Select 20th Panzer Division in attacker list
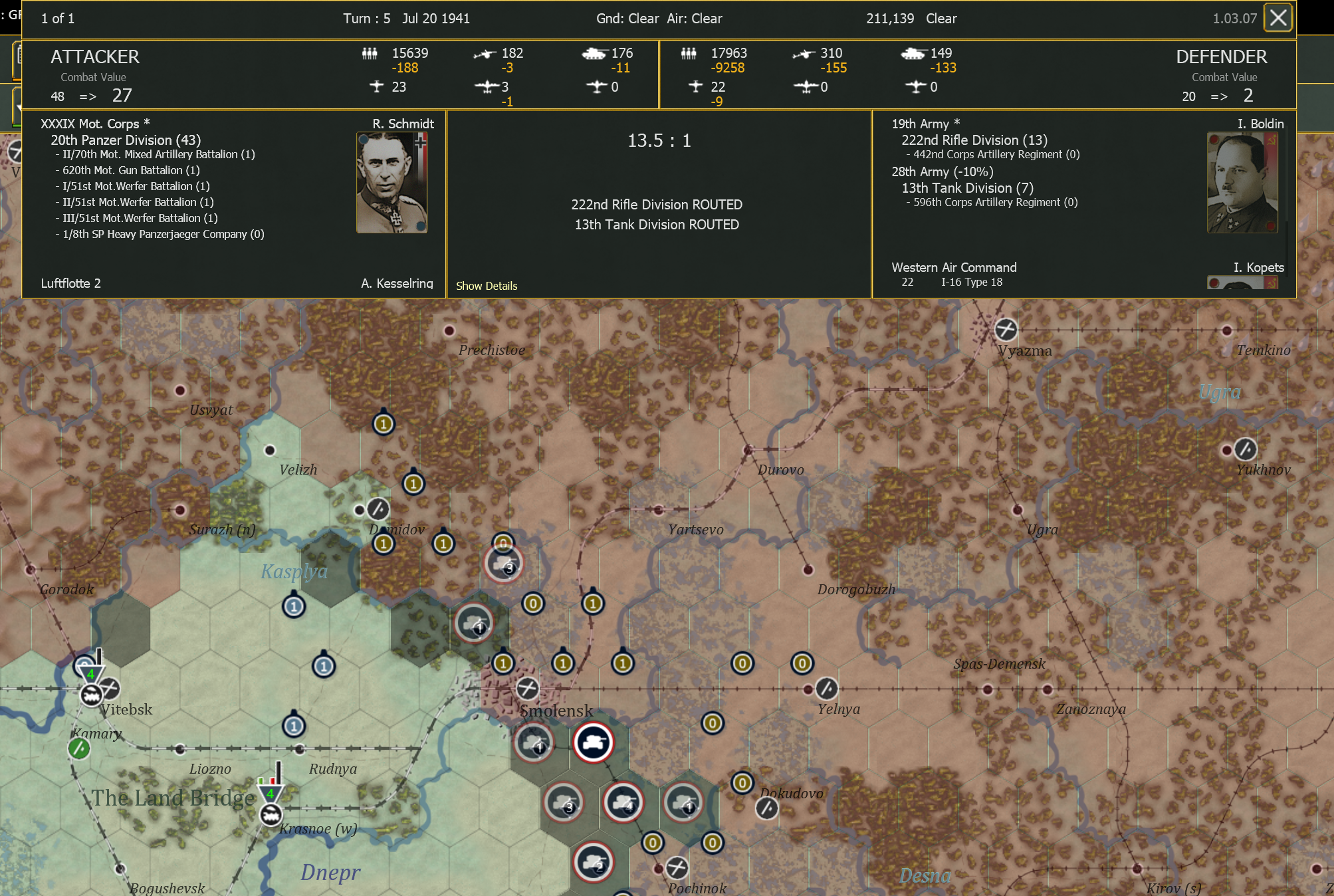Viewport: 1334px width, 896px height. 126,140
